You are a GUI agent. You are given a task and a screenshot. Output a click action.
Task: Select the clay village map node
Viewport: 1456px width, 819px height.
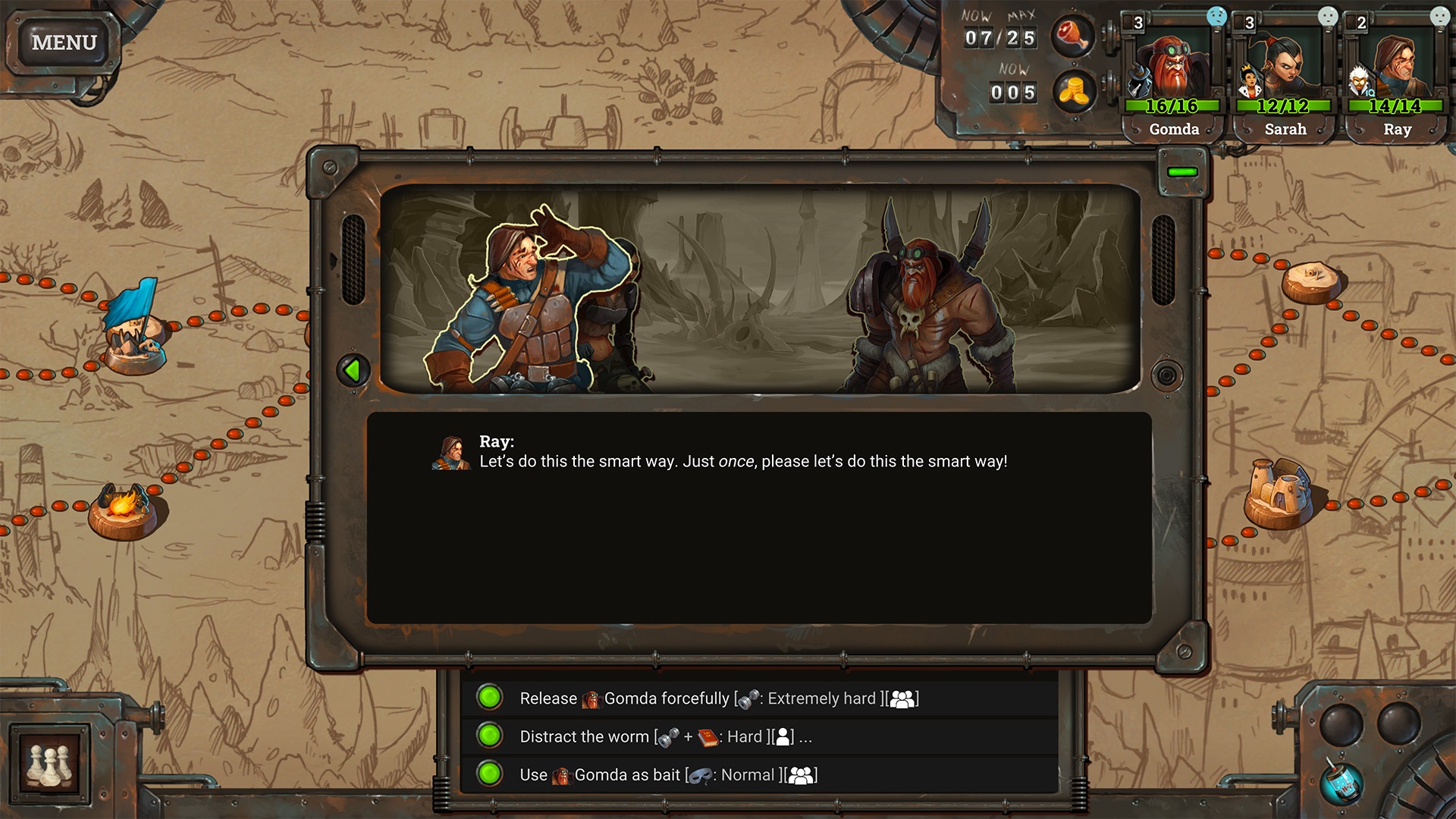(x=1279, y=494)
